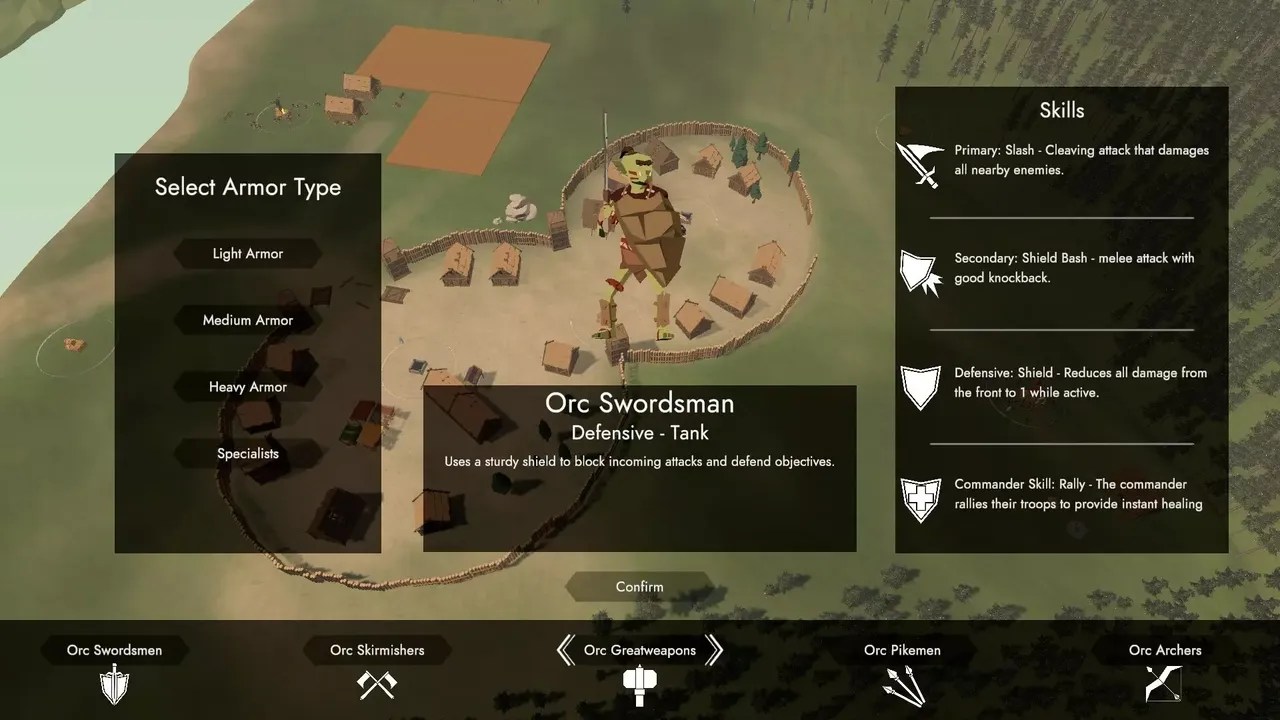Click the Shield Bash skill icon

coord(919,272)
